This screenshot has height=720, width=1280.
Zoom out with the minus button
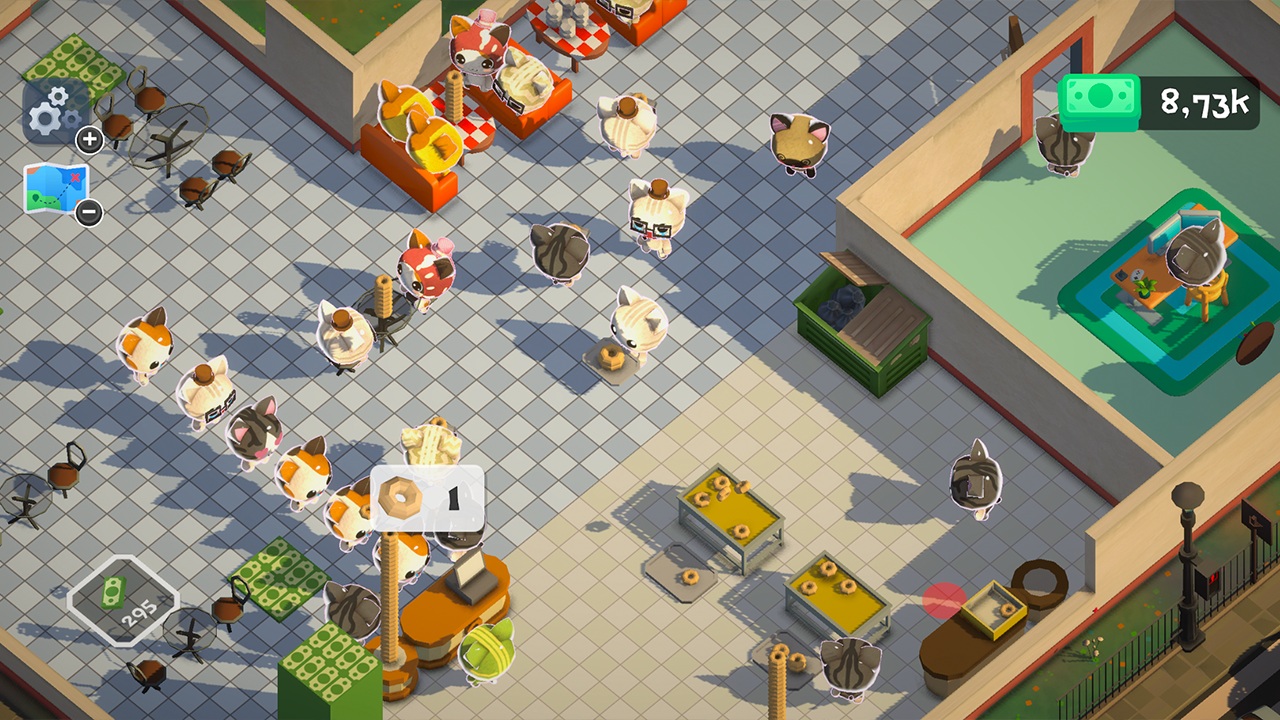(x=88, y=212)
